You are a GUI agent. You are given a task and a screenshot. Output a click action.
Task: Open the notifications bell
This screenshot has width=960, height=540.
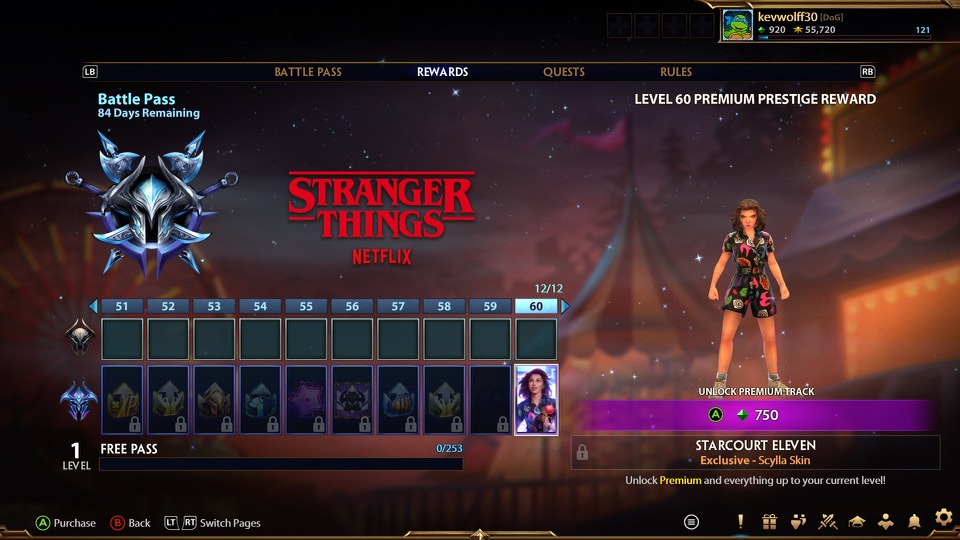coord(914,521)
